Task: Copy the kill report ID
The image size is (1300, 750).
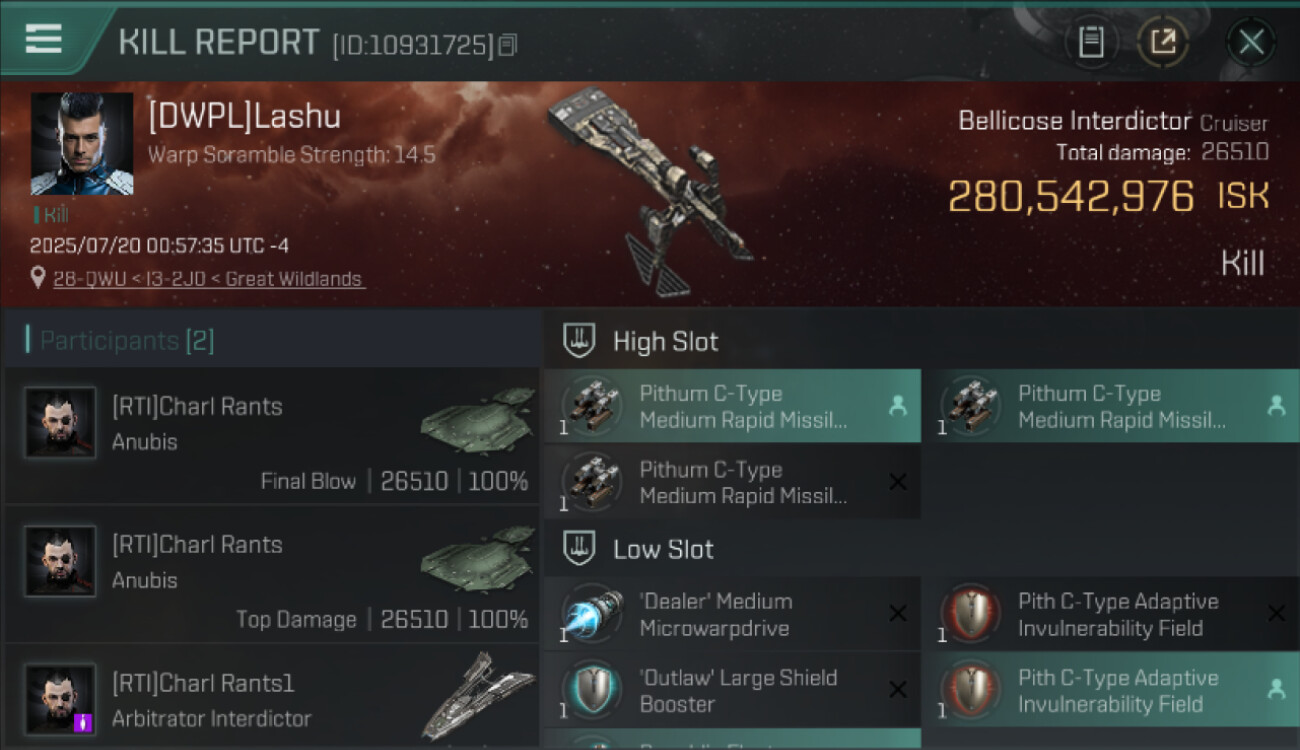Action: (508, 45)
